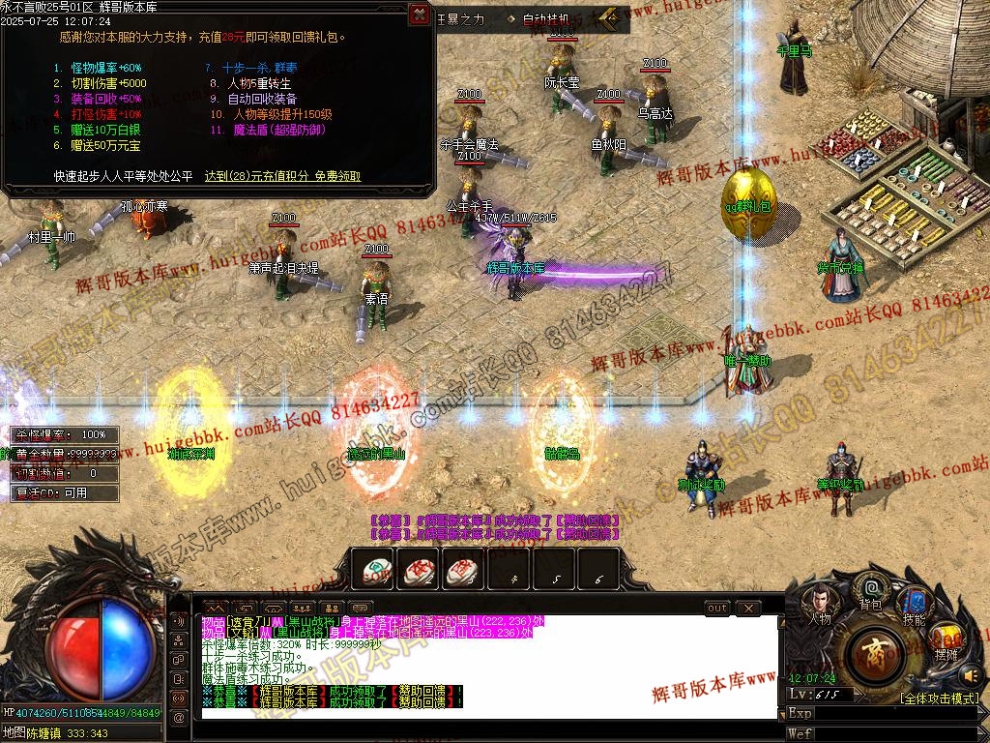Close the recharge reward info panel
990x743 pixels.
pos(420,15)
